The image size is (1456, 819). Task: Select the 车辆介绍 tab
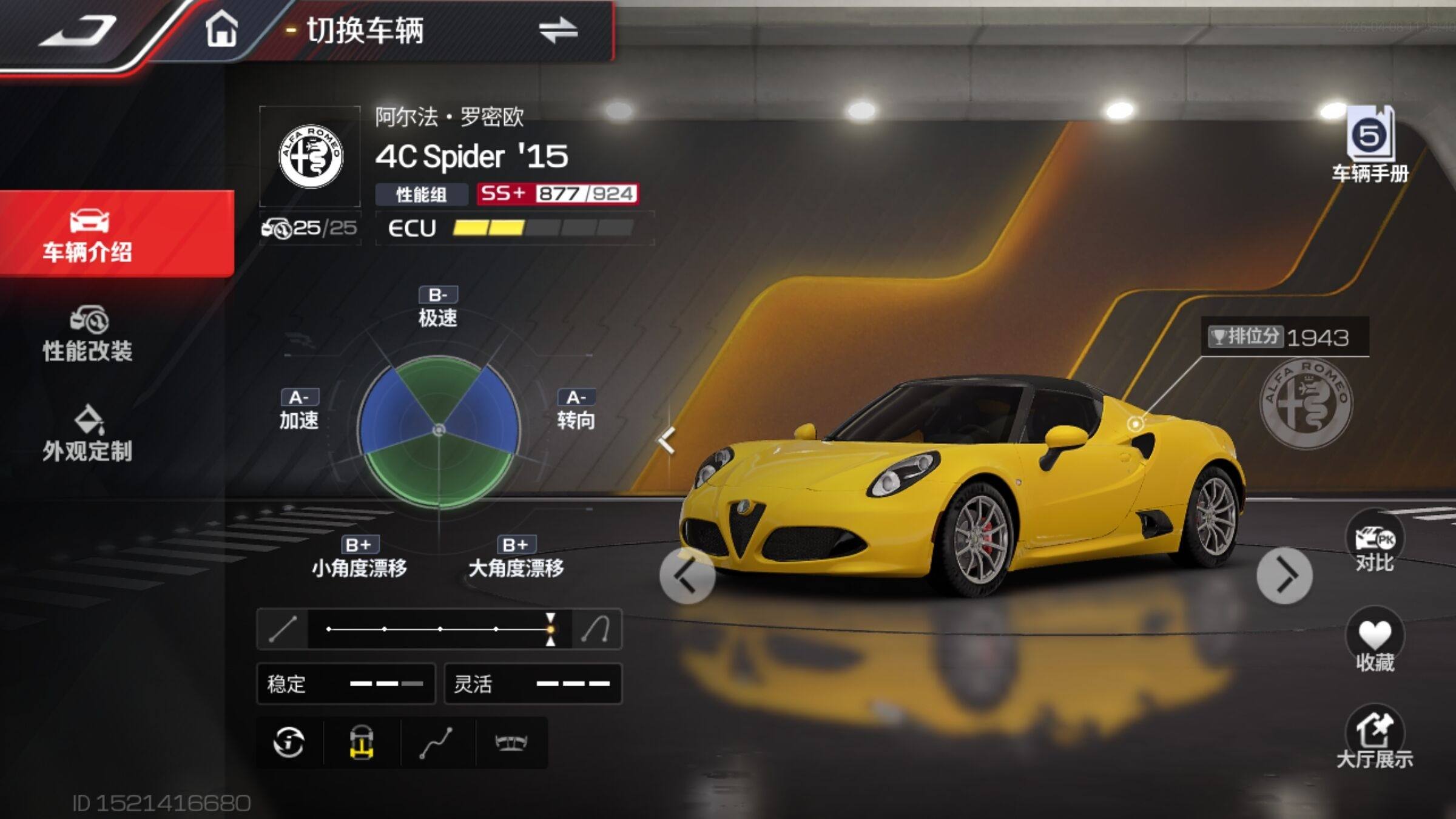(x=88, y=235)
